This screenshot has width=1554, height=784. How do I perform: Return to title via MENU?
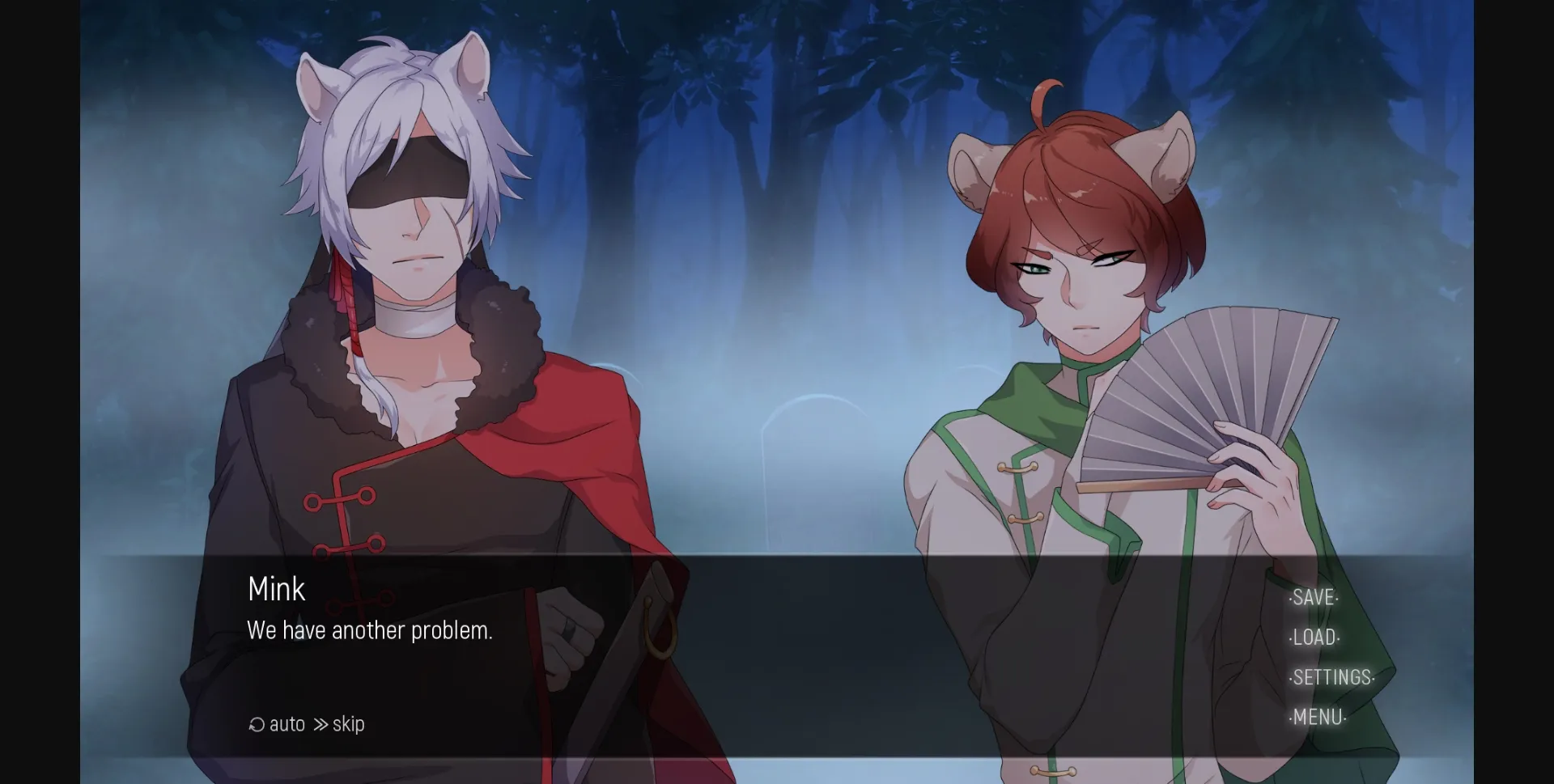[1317, 717]
